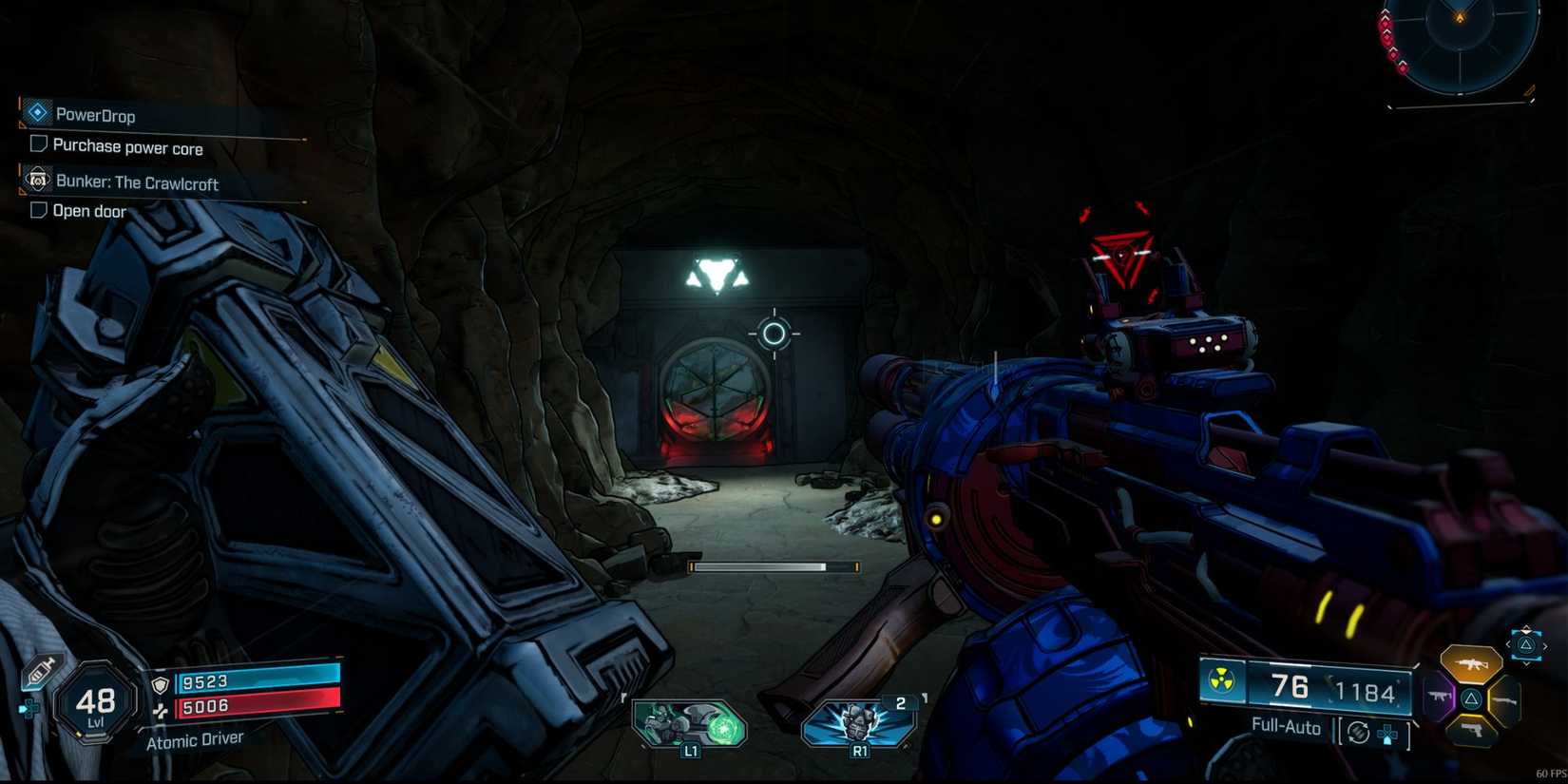Viewport: 1568px width, 784px height.
Task: Click the radiation ammo type icon
Action: (x=1220, y=679)
